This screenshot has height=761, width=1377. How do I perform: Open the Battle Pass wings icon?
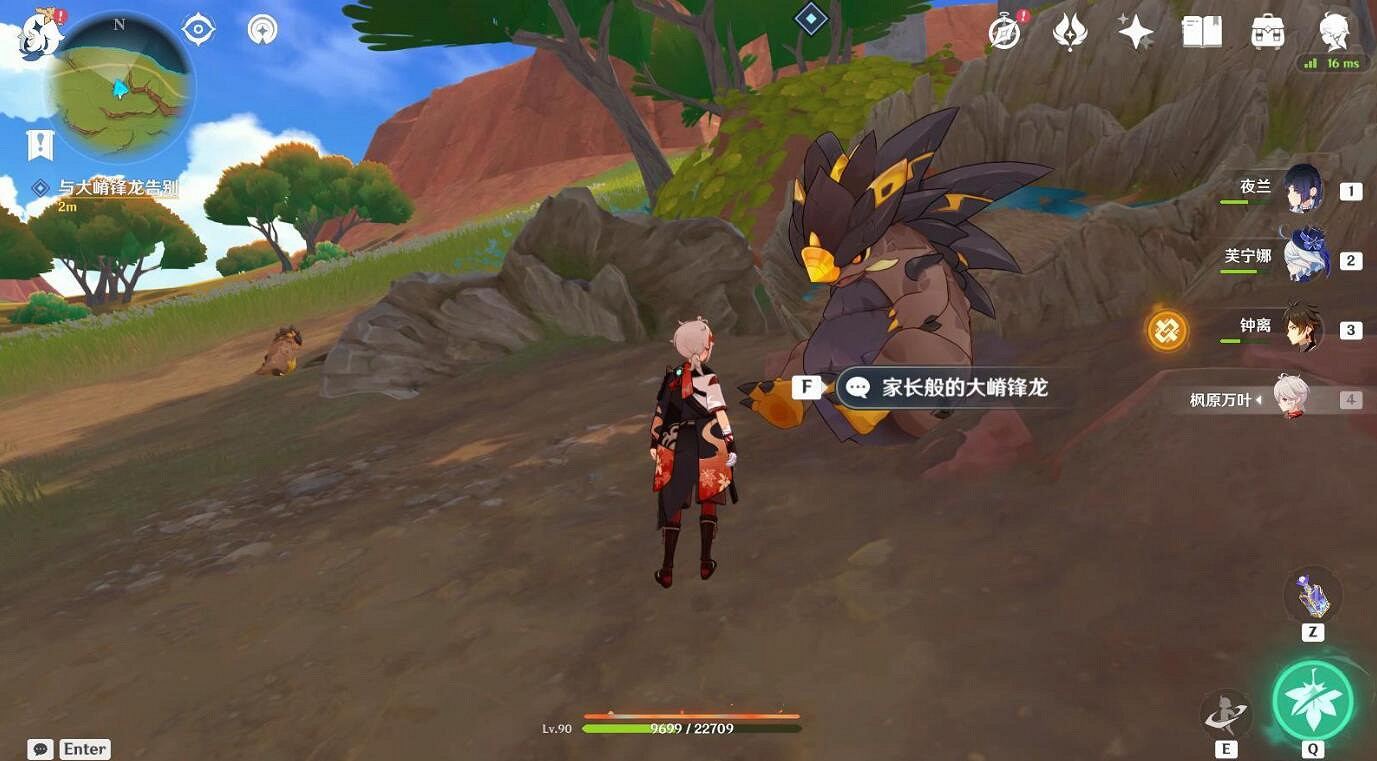coord(1069,31)
